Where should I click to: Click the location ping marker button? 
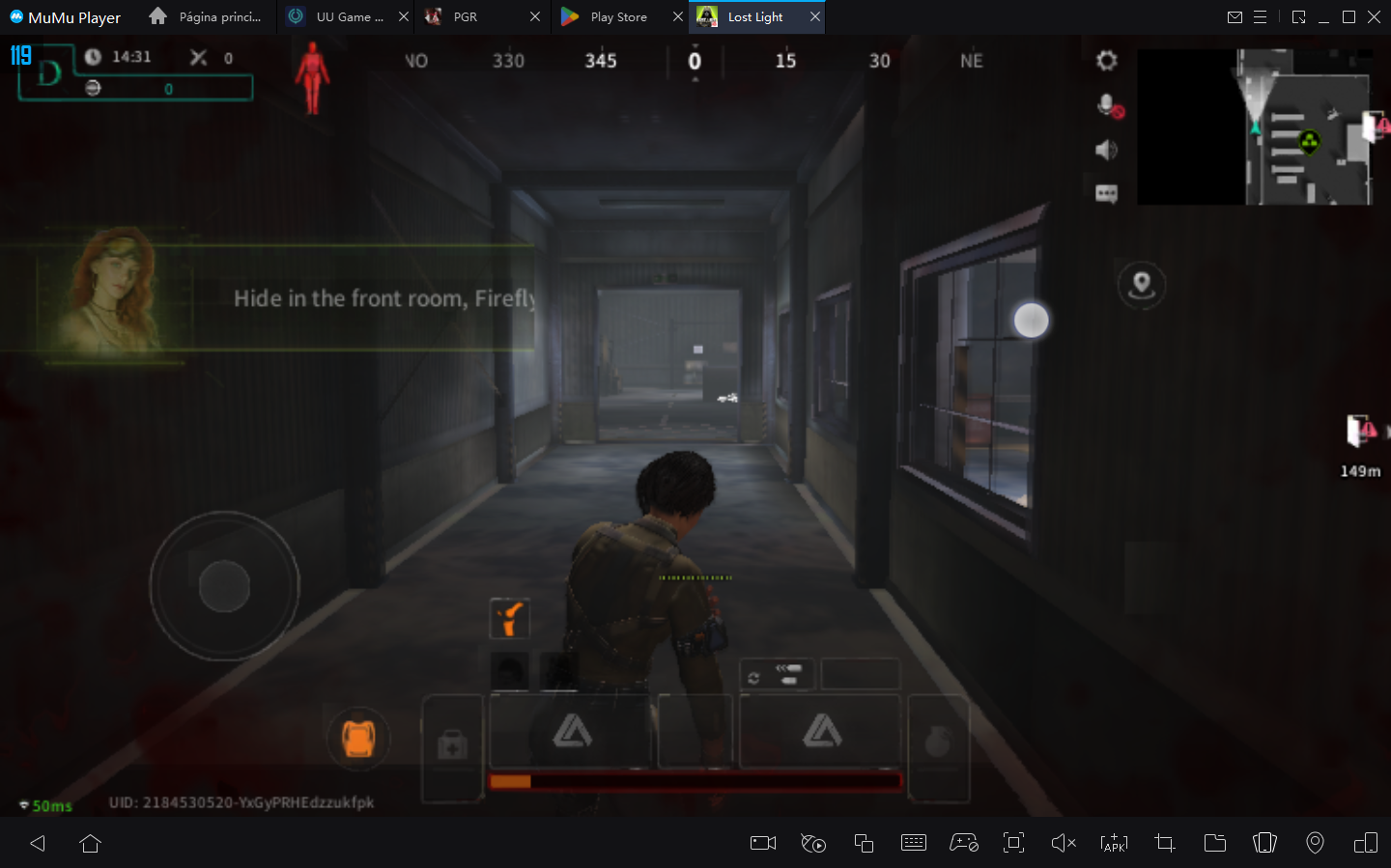(1142, 285)
